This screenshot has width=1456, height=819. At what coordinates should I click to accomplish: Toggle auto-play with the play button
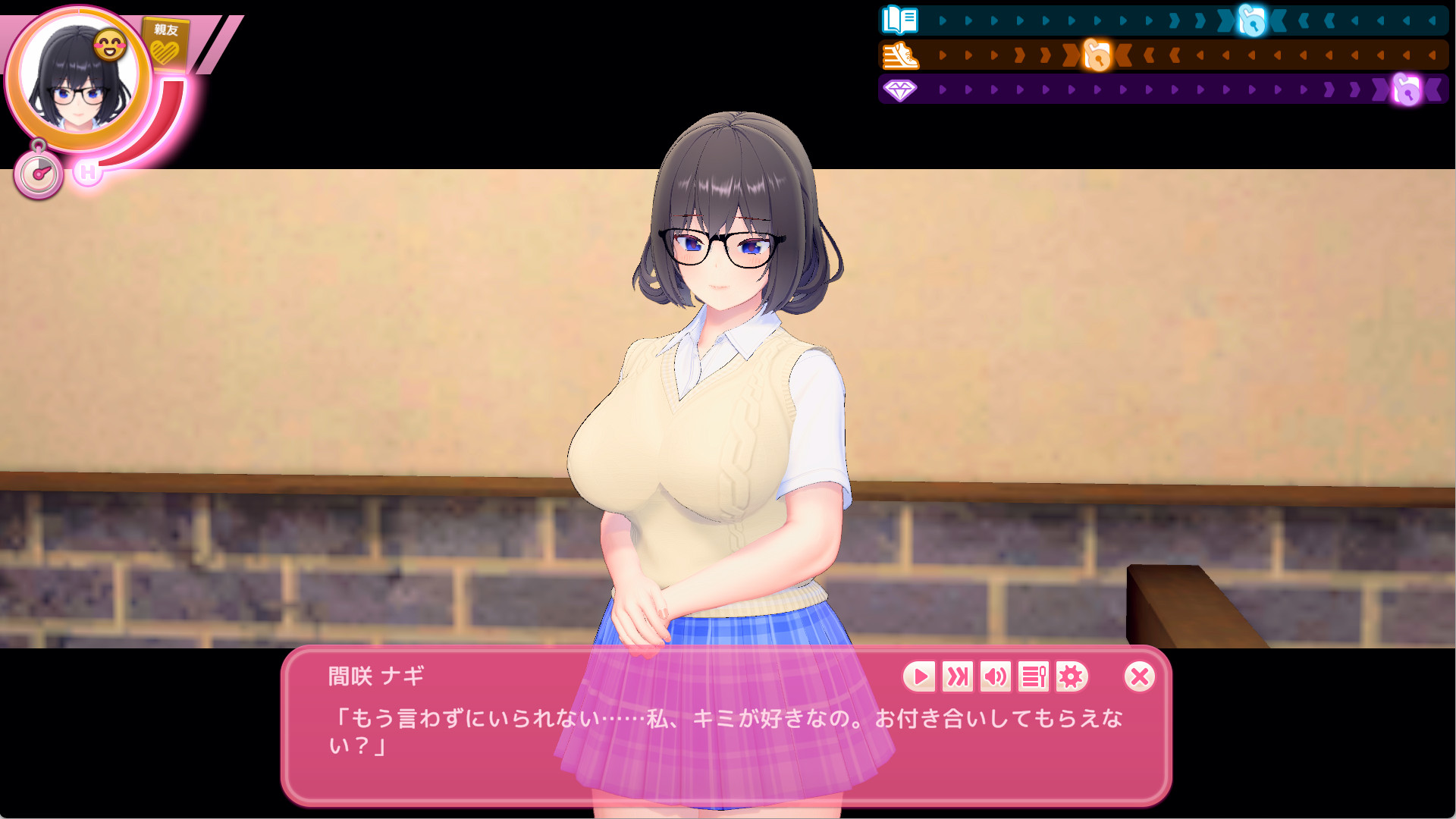[920, 678]
